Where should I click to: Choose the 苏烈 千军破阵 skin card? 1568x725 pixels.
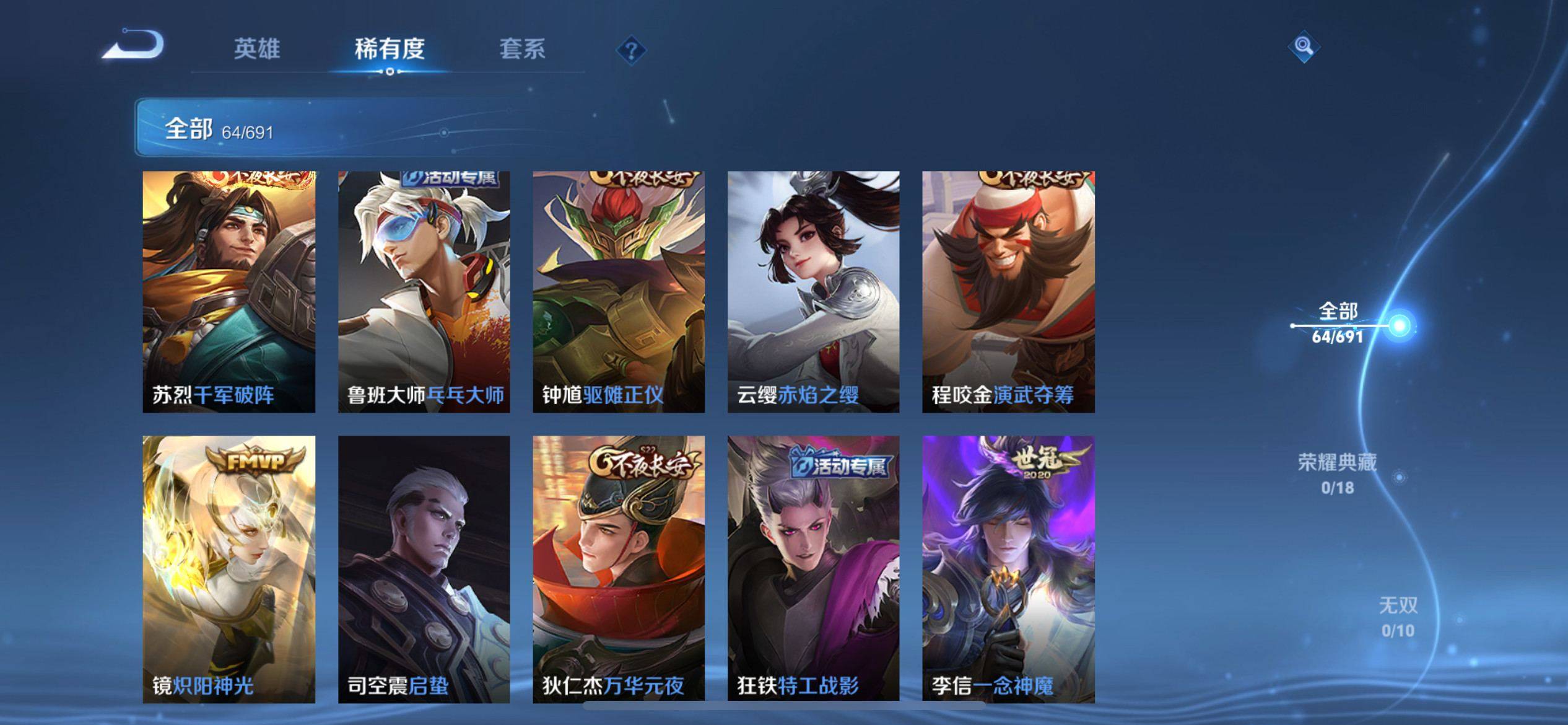229,291
